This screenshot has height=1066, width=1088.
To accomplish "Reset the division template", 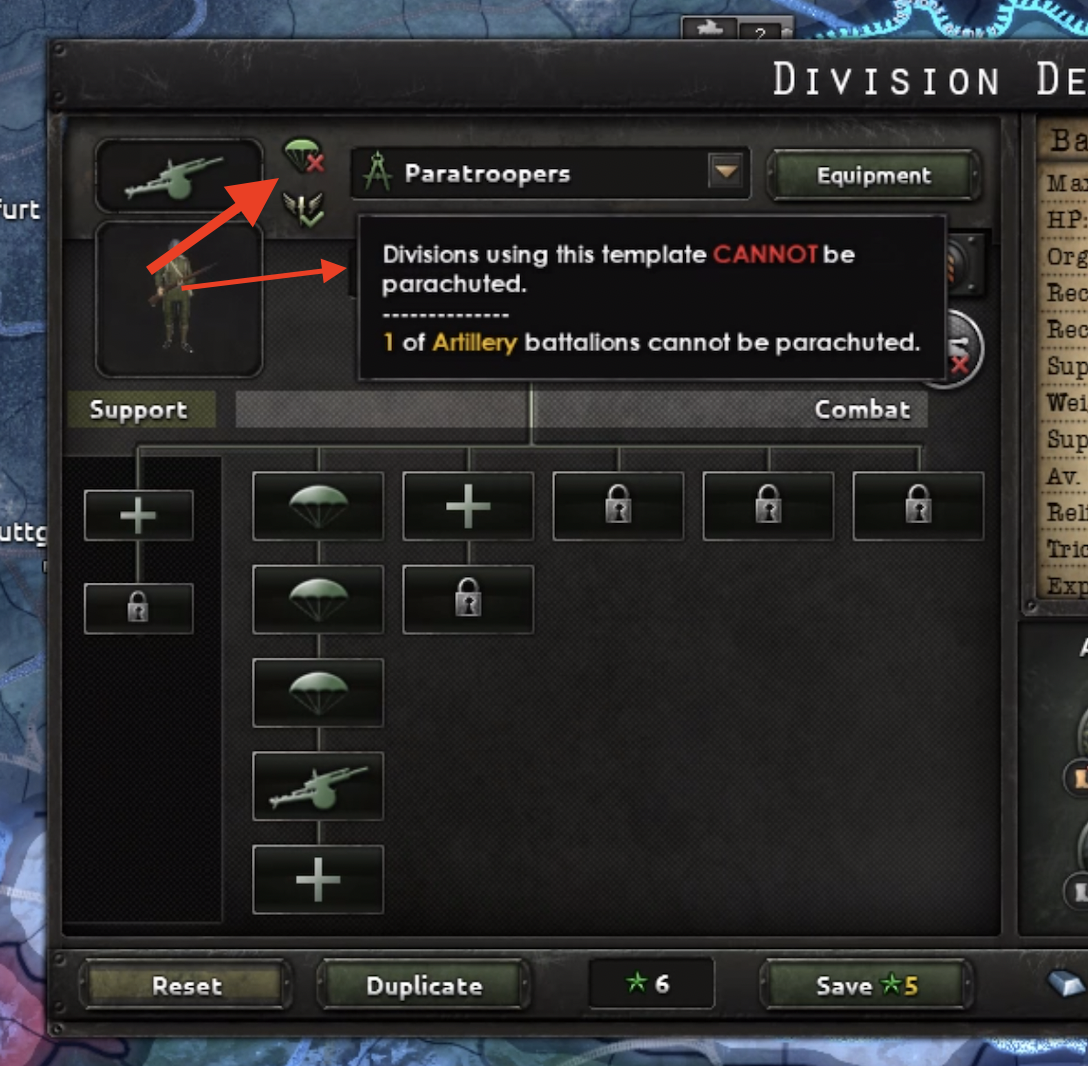I will 186,985.
